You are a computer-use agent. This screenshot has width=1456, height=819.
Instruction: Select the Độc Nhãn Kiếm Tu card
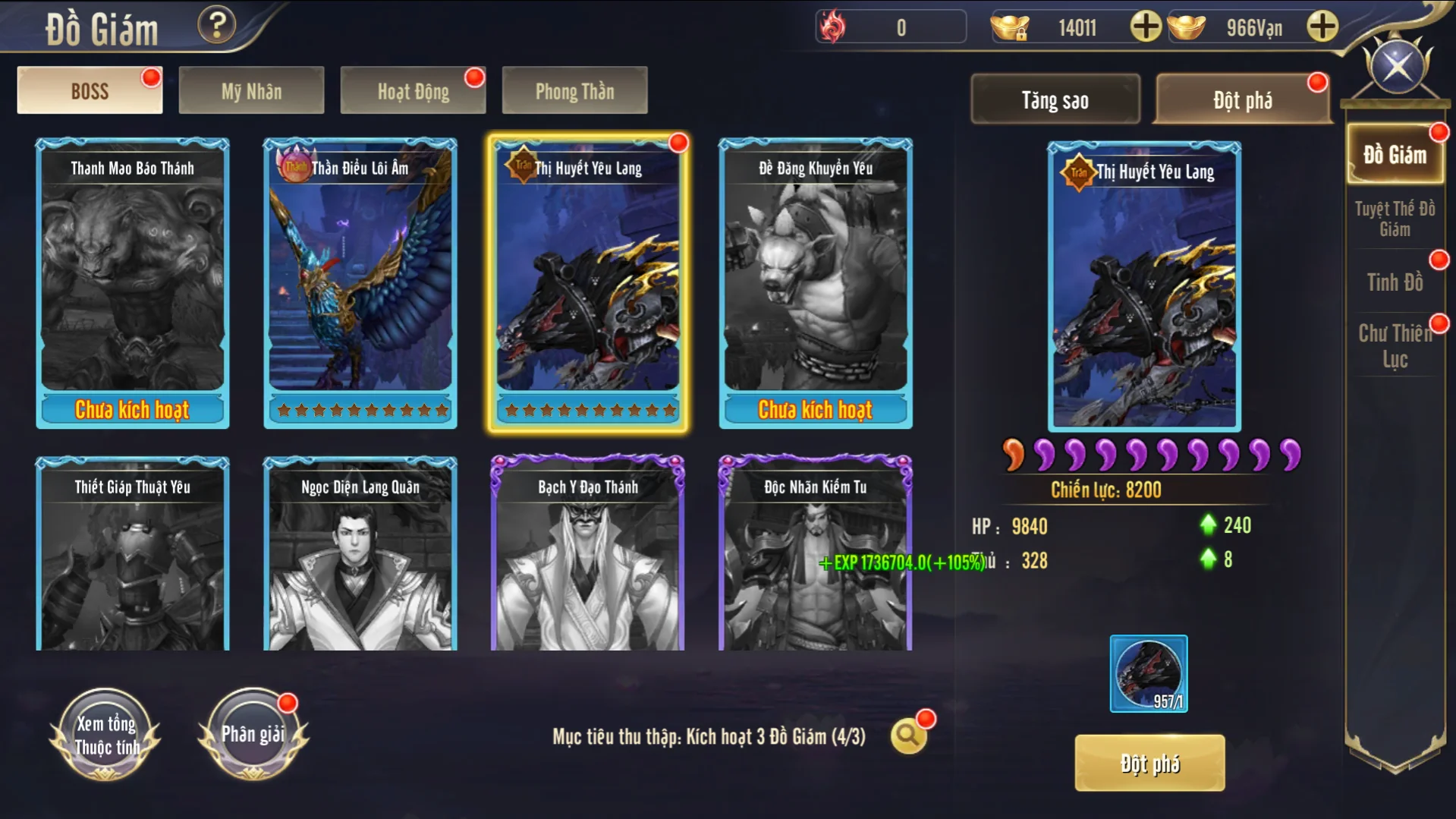coord(816,554)
